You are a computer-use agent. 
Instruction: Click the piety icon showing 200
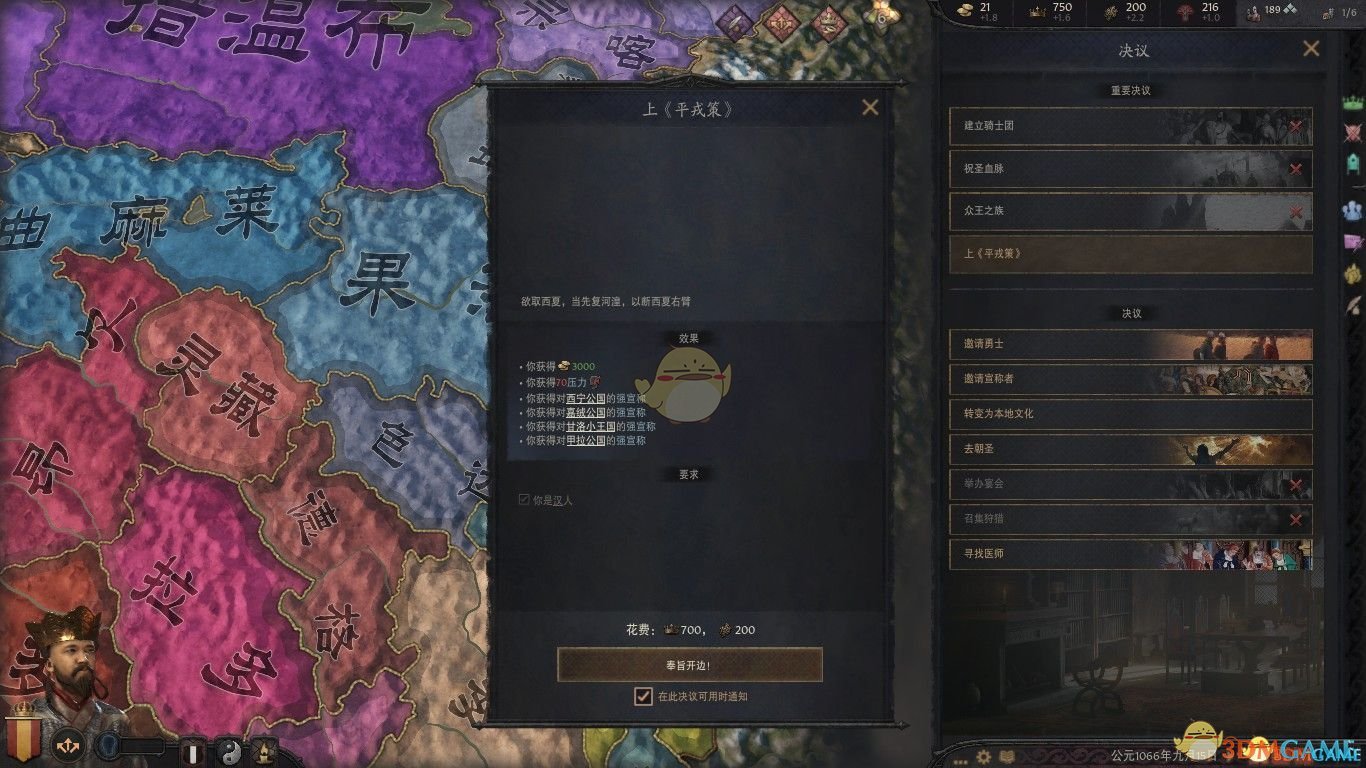pos(1110,12)
